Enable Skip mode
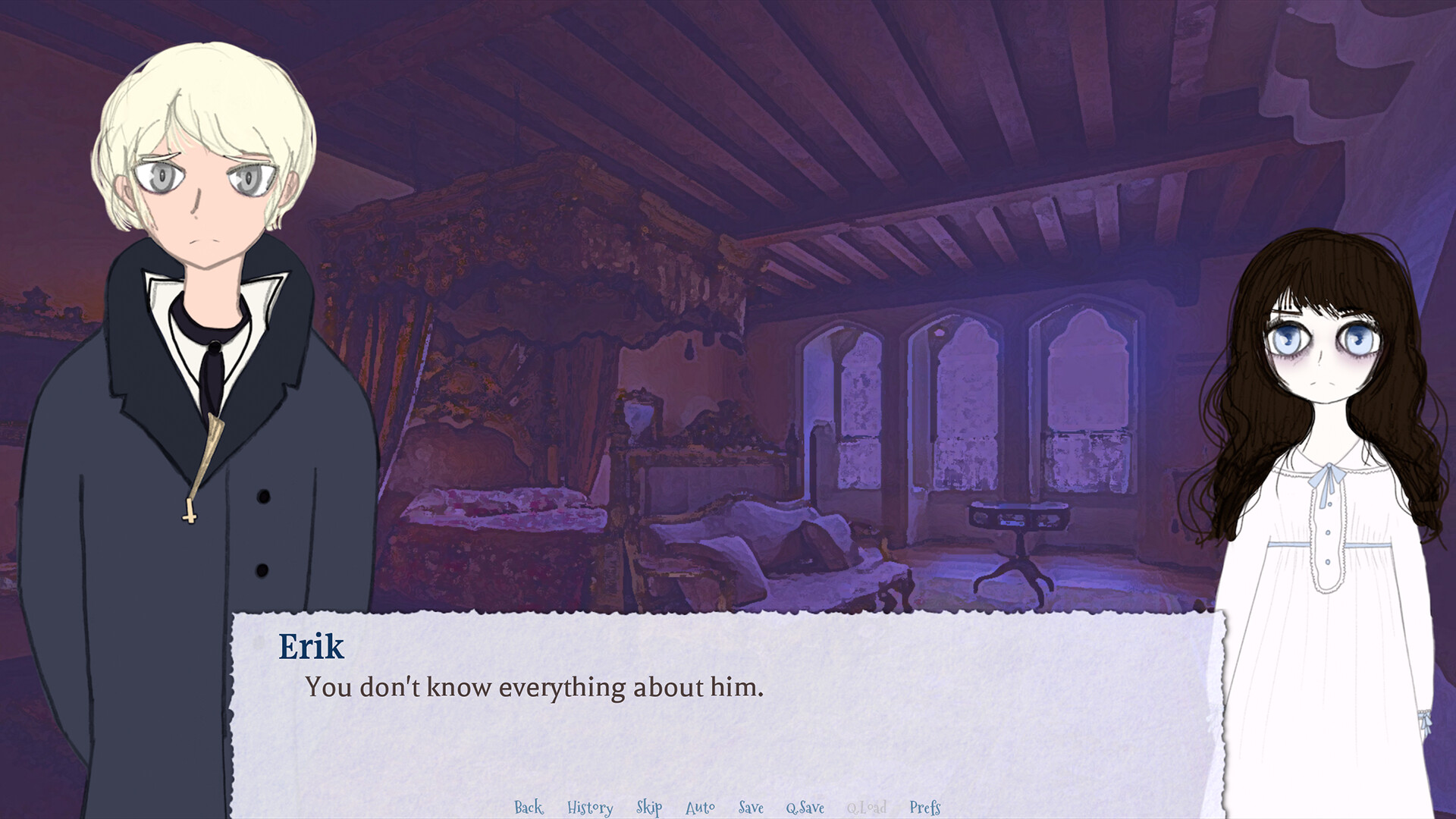The height and width of the screenshot is (819, 1456). [648, 808]
